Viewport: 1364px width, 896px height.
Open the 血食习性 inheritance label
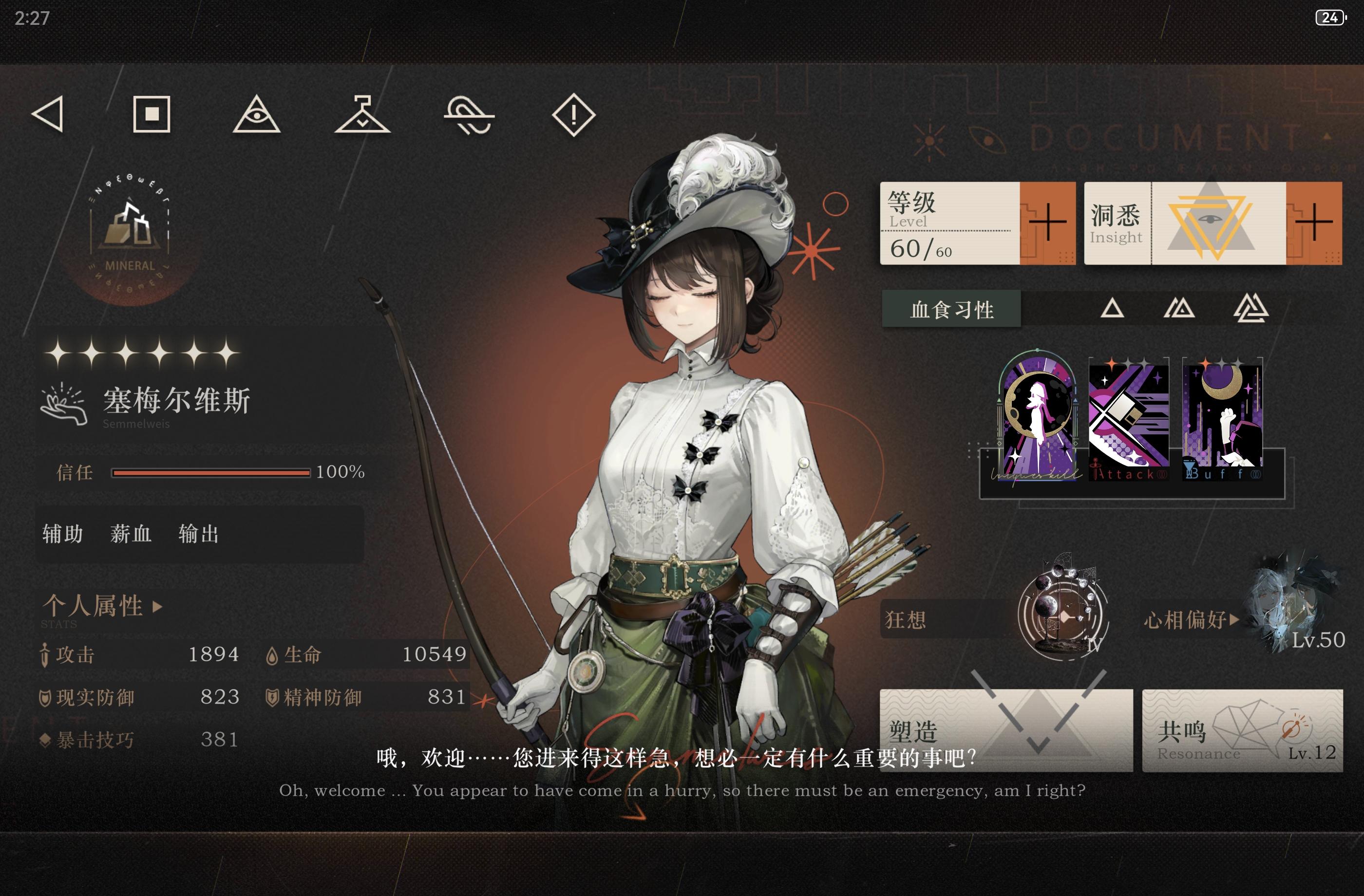tap(951, 309)
